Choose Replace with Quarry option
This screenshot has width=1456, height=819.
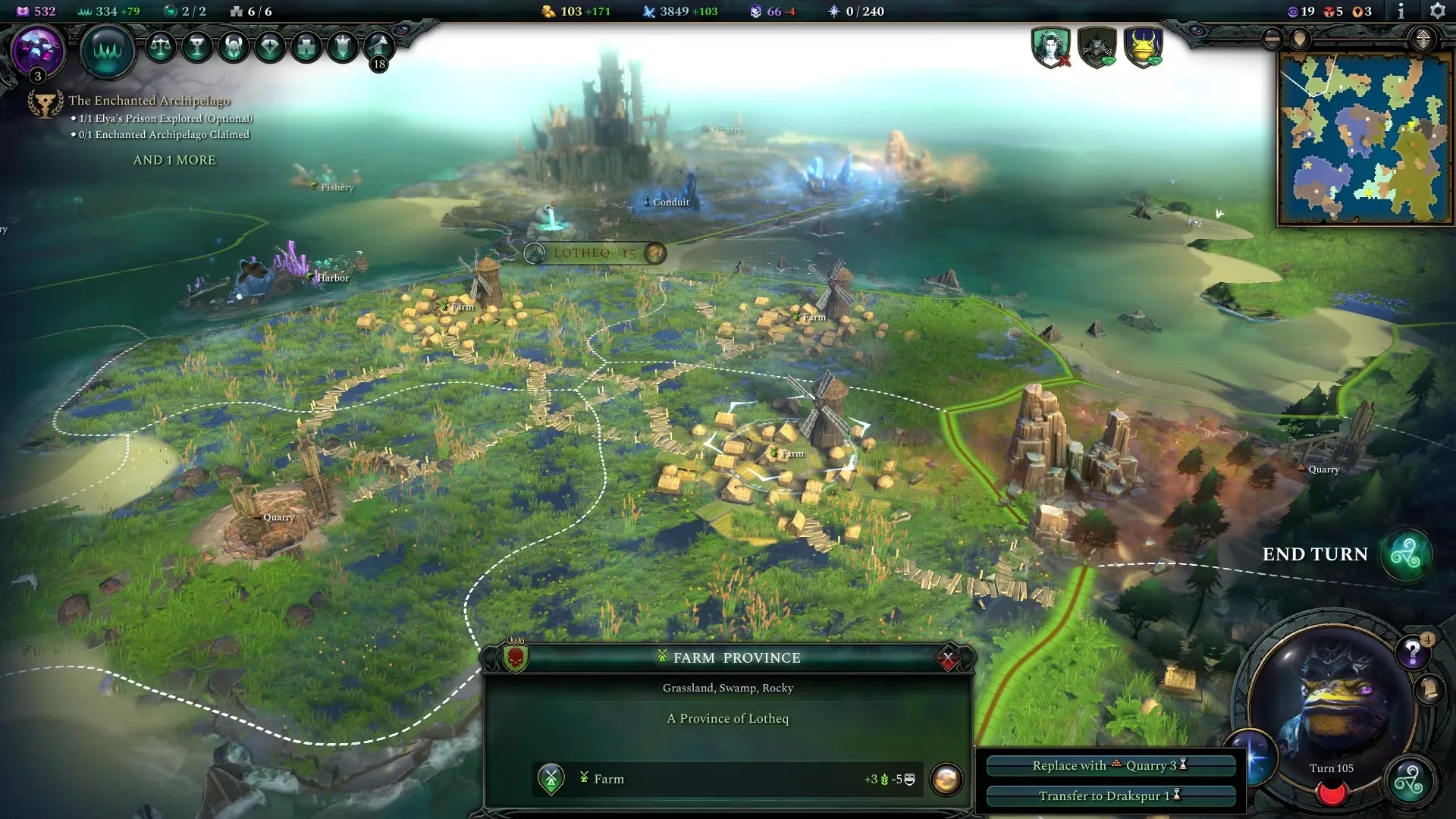tap(1110, 766)
